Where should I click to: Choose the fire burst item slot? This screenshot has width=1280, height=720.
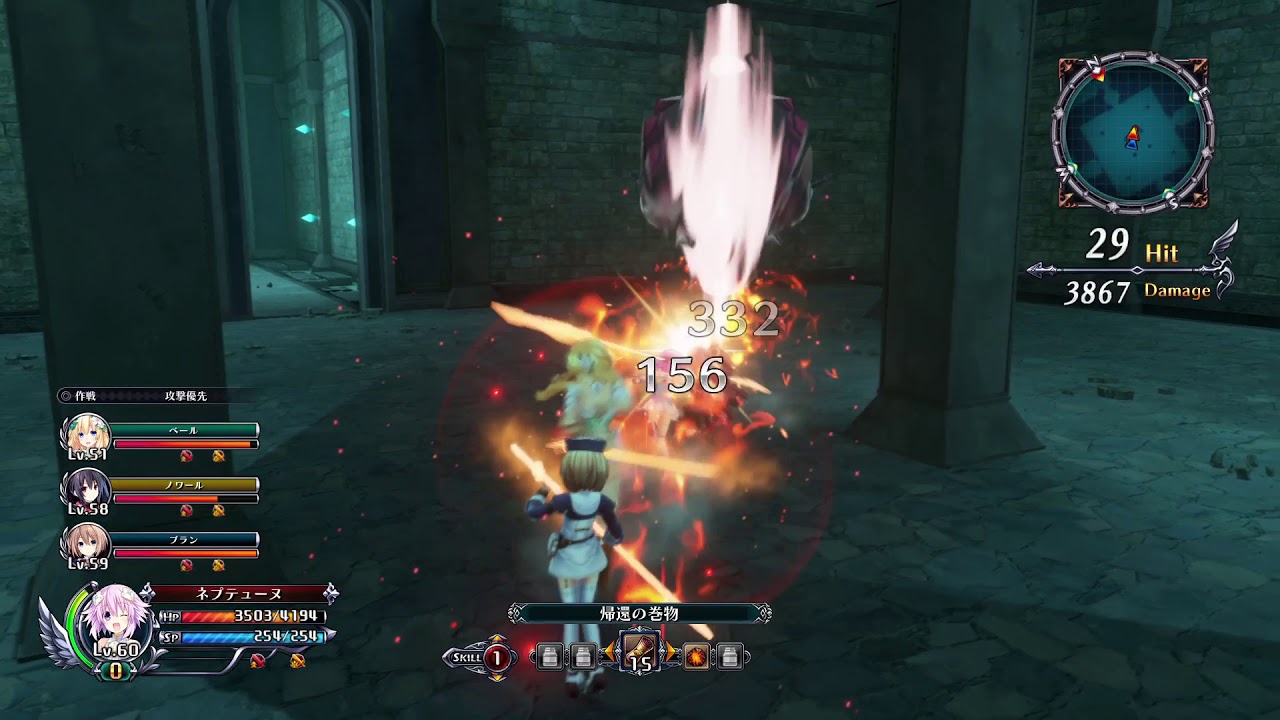[696, 657]
